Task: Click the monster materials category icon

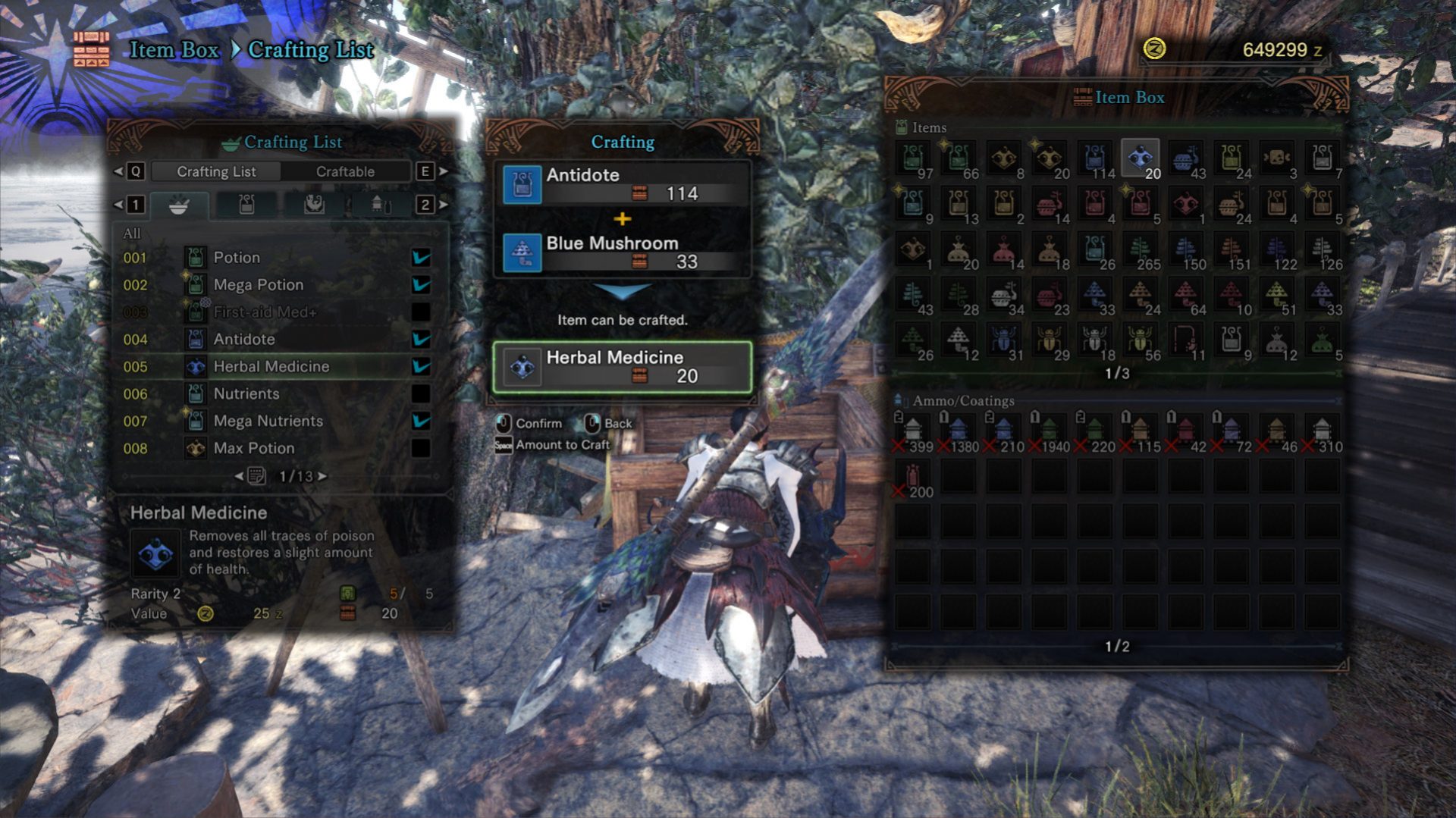Action: [315, 203]
